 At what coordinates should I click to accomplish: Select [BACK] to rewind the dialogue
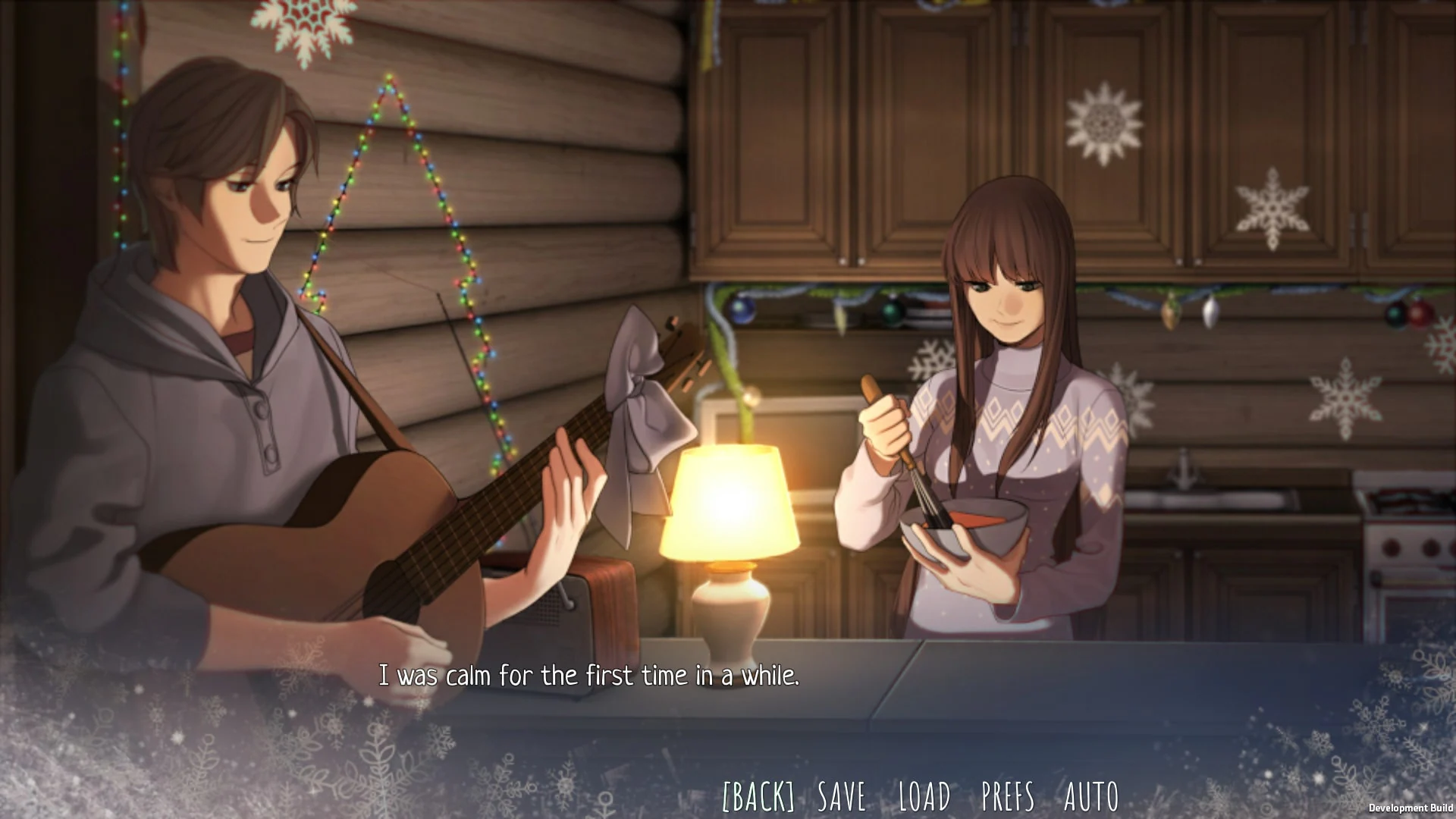click(x=758, y=796)
